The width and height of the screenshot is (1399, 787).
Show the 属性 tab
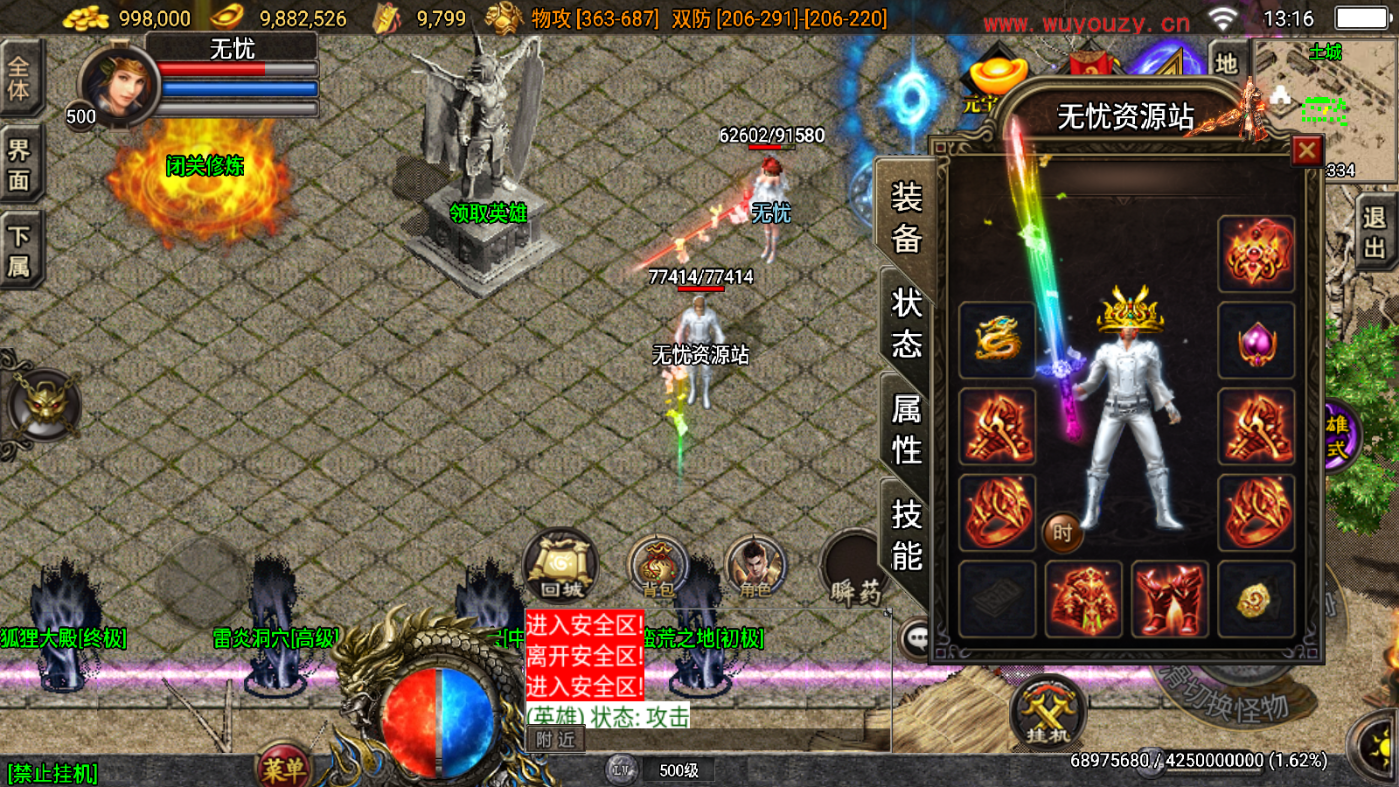pos(906,428)
